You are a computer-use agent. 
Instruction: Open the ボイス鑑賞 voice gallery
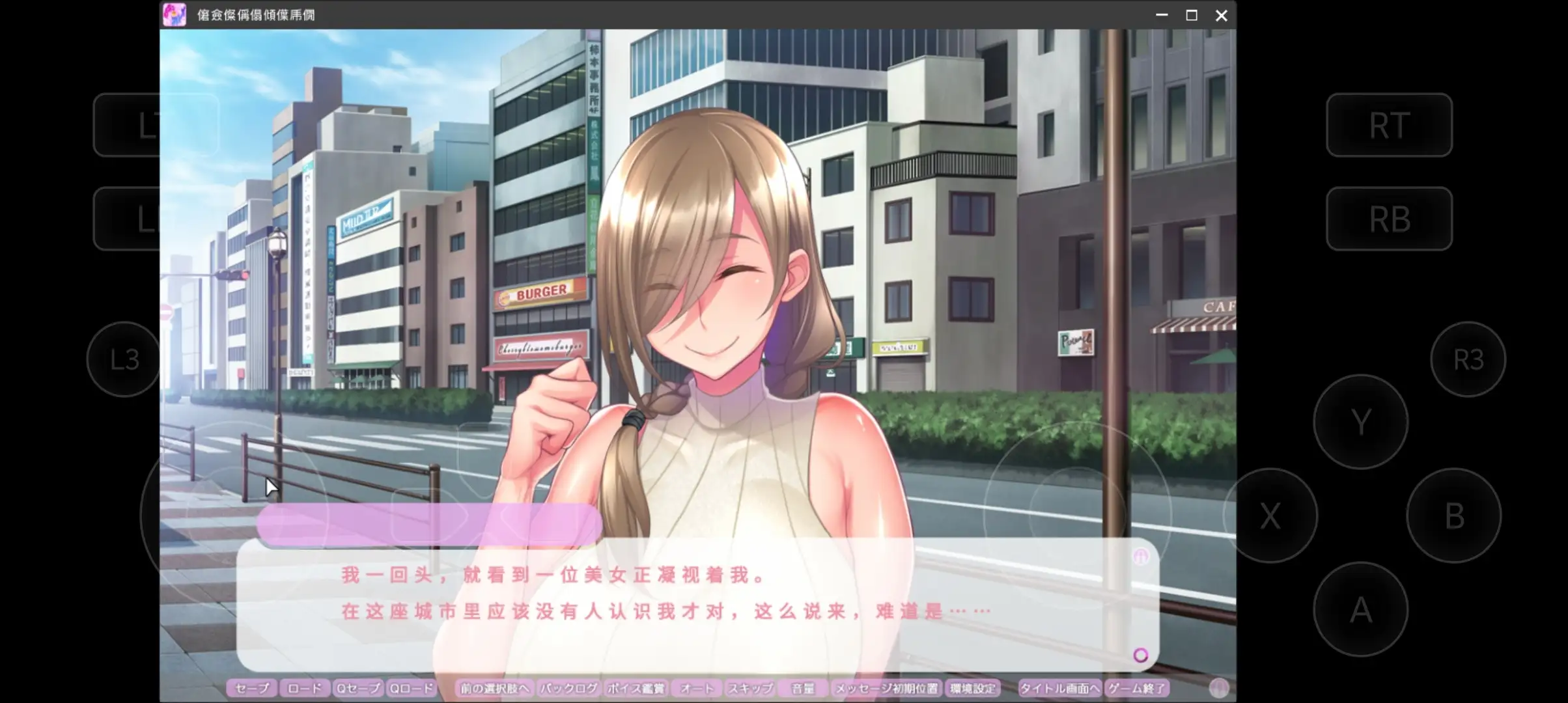[x=636, y=688]
